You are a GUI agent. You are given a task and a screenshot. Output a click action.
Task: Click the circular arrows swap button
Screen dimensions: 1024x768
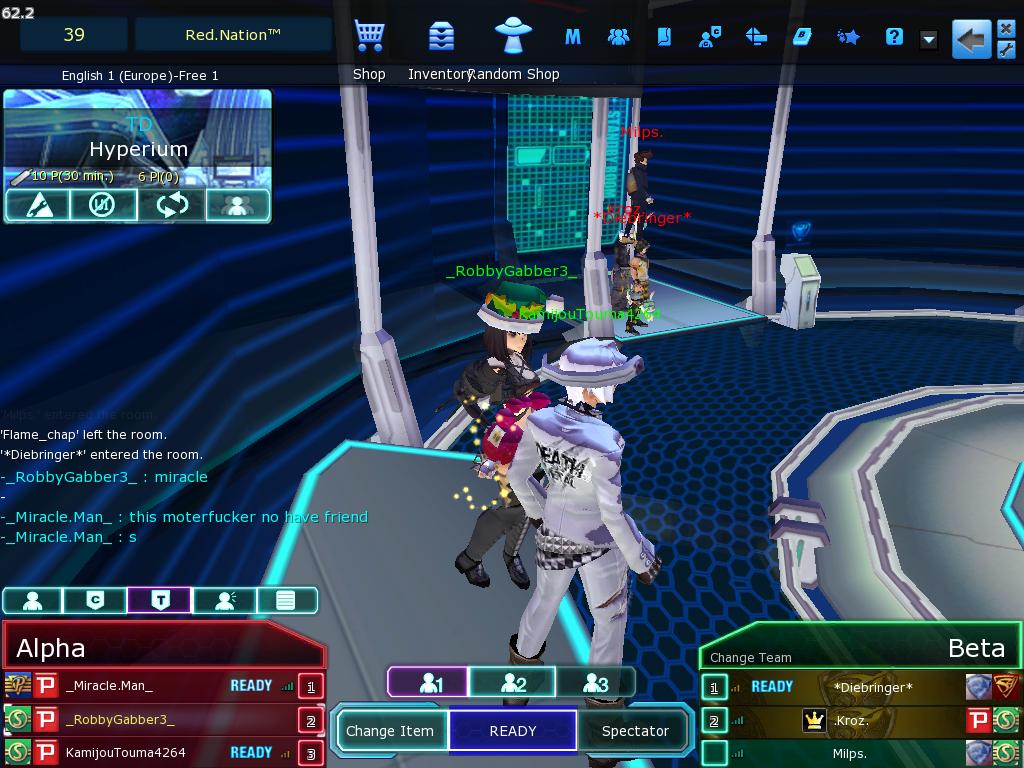[171, 205]
